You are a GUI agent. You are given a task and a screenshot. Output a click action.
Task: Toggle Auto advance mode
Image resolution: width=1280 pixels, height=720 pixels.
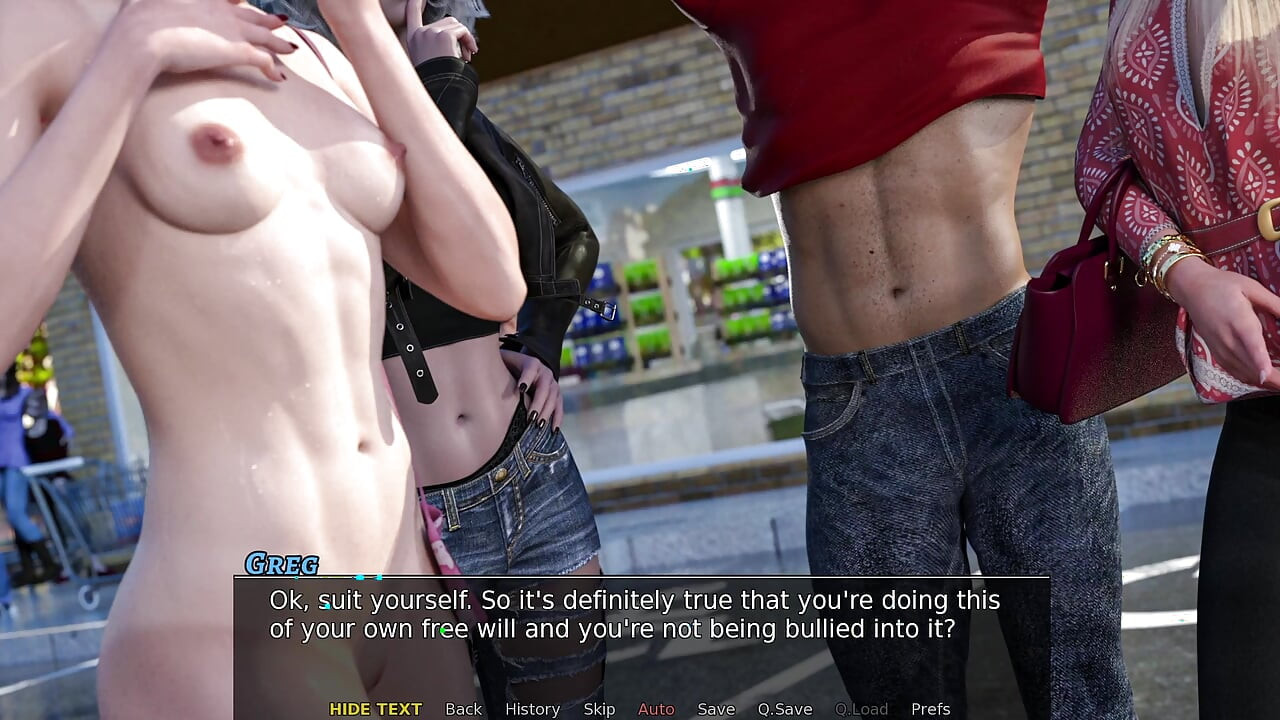coord(656,709)
